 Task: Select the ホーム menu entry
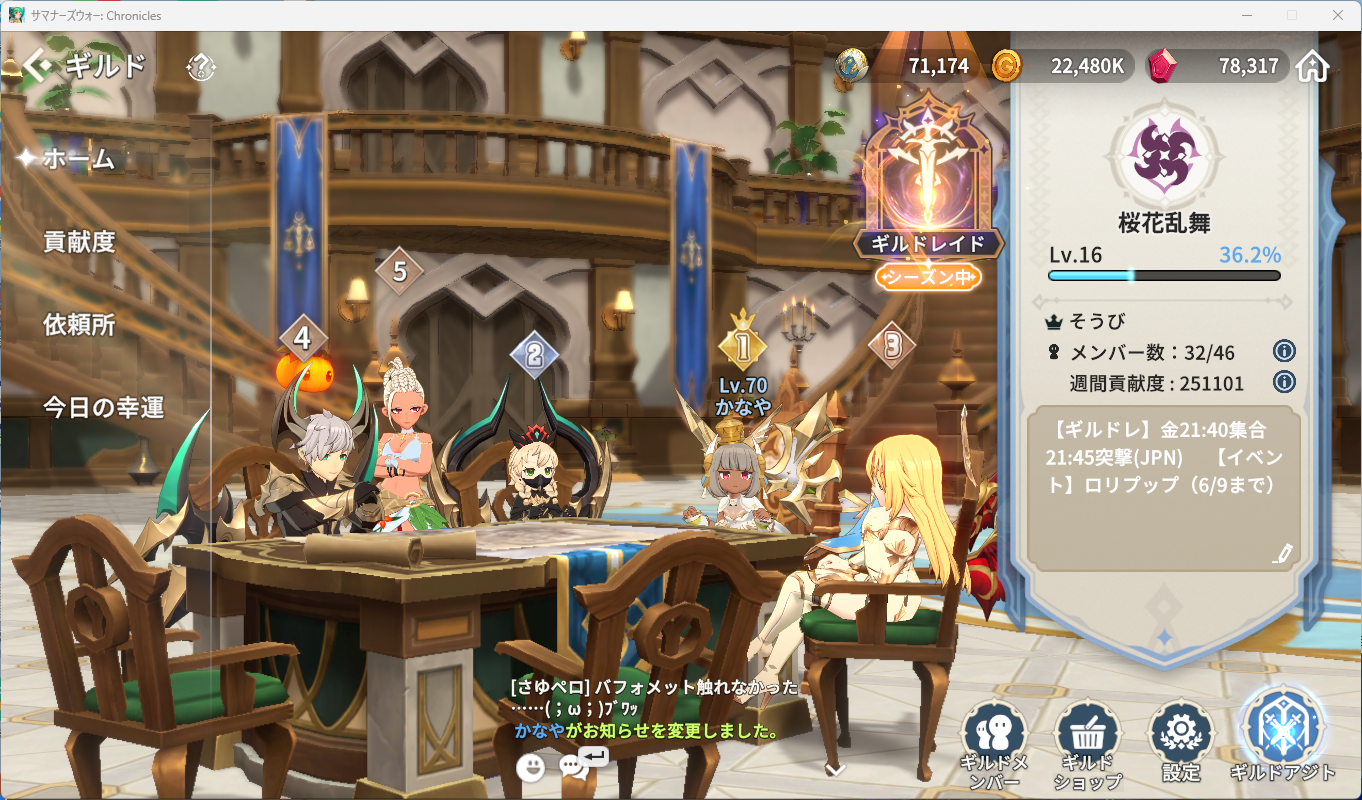coord(78,159)
